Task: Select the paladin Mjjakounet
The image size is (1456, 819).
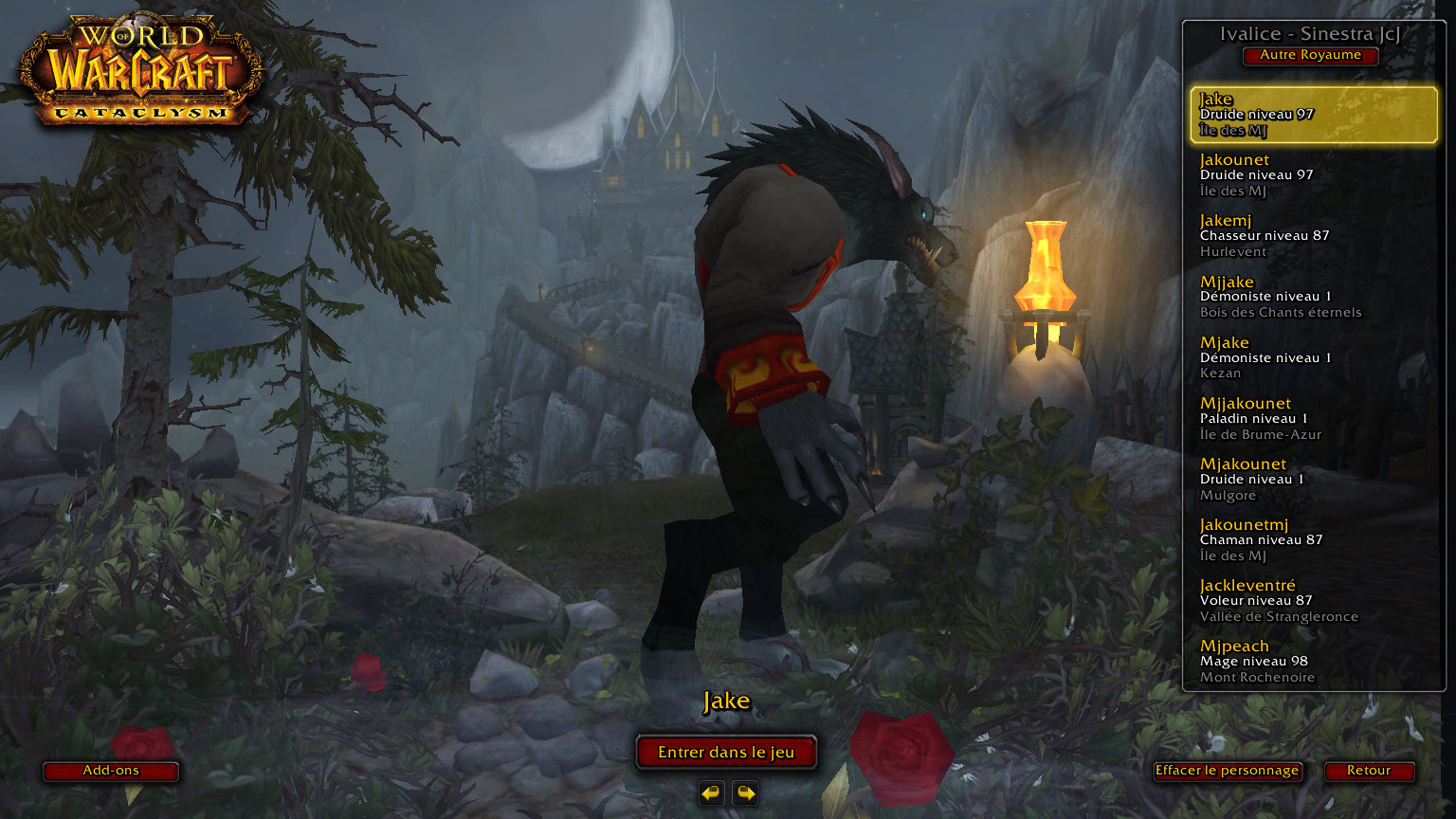Action: tap(1313, 418)
